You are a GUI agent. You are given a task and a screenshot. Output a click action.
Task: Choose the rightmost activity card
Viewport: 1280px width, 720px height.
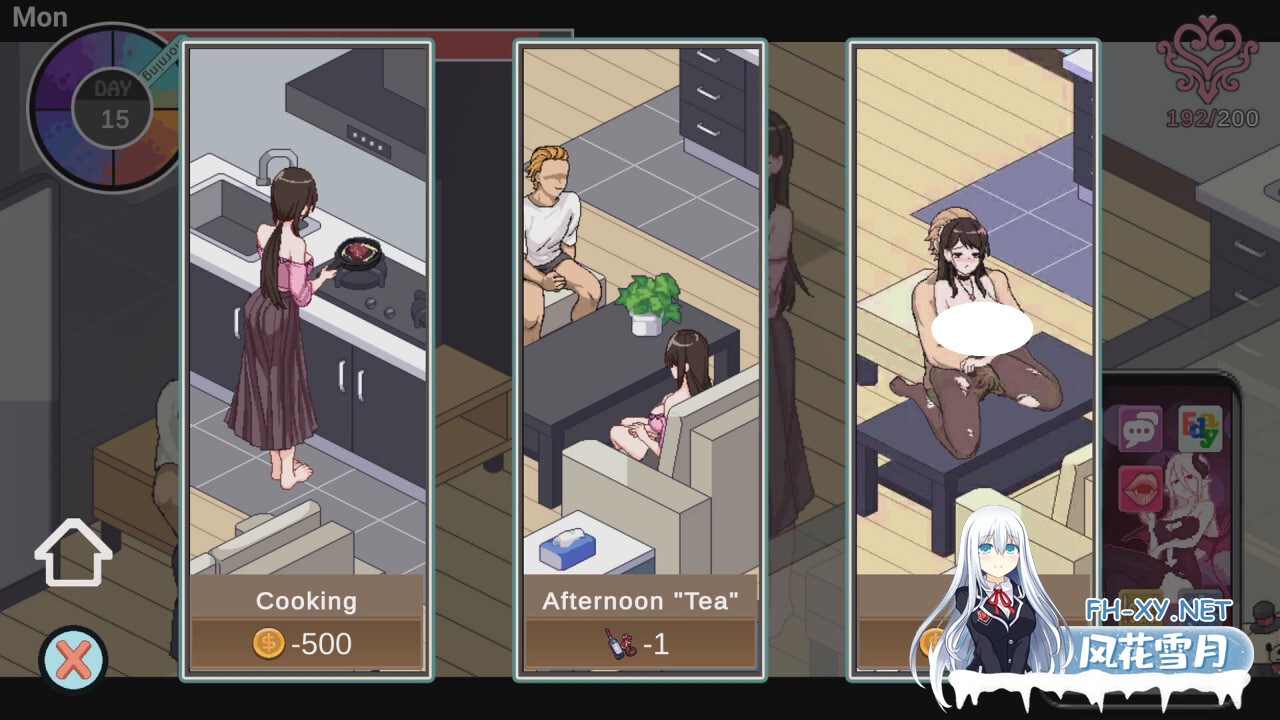click(x=971, y=350)
